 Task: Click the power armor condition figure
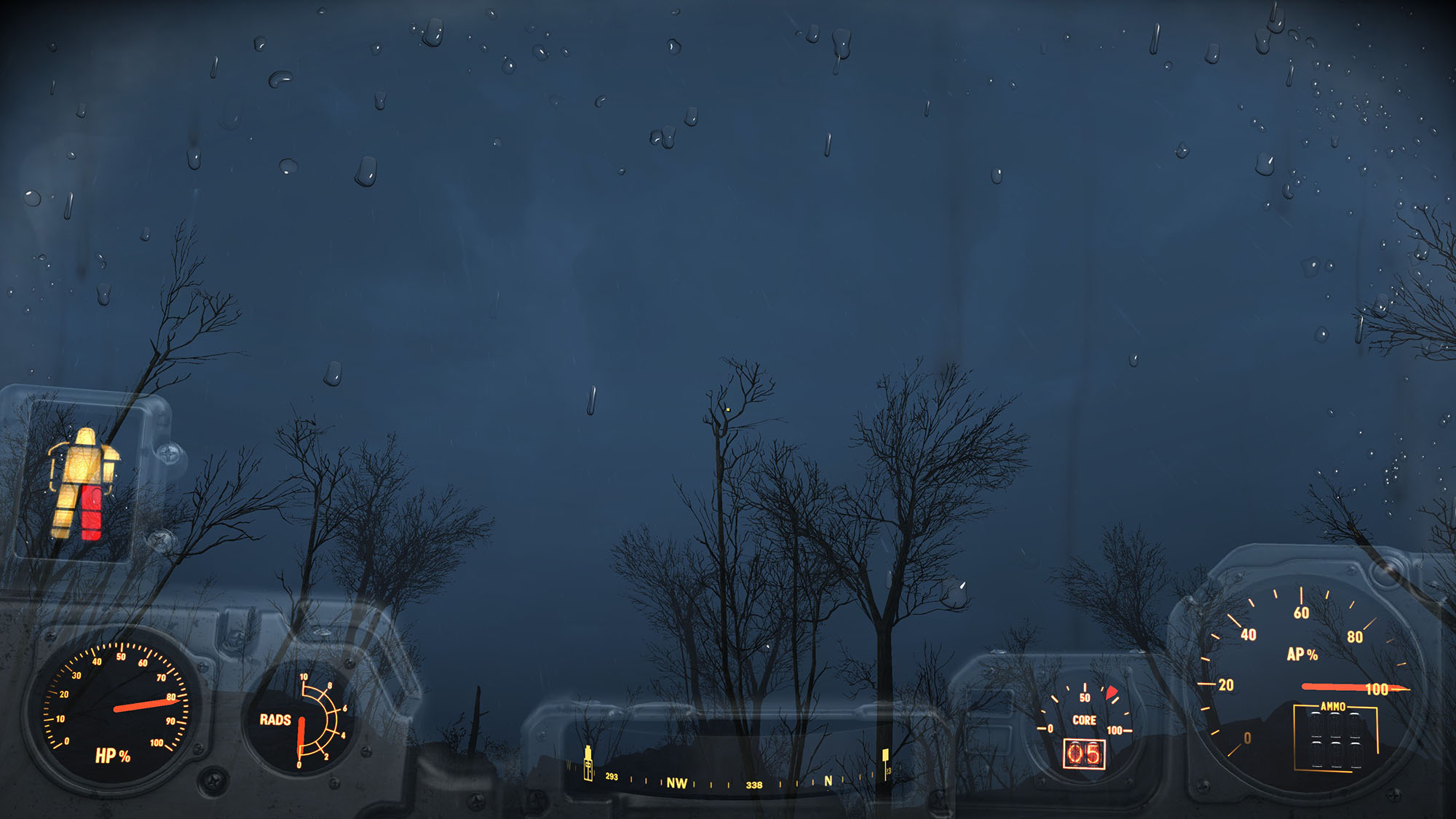82,483
